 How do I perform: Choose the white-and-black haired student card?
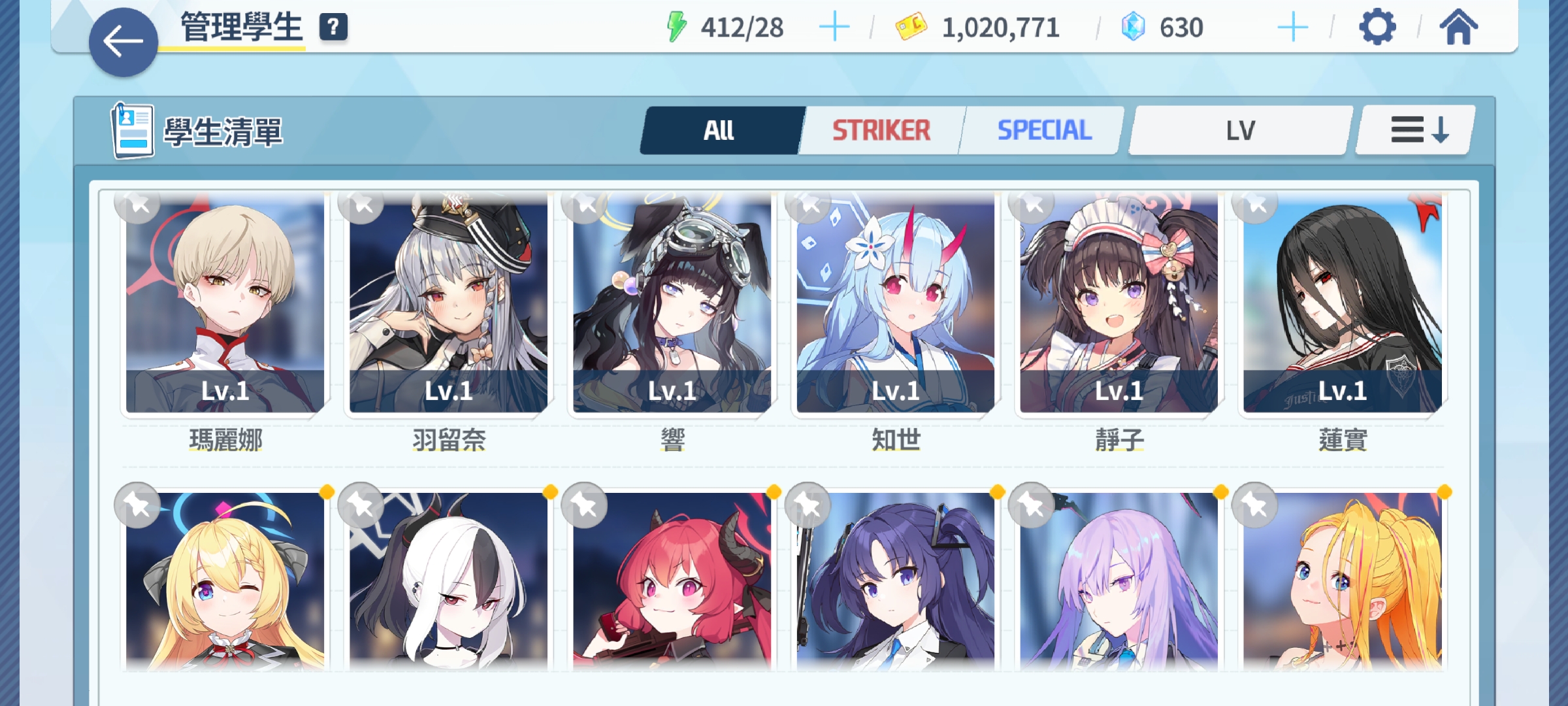pyautogui.click(x=448, y=582)
